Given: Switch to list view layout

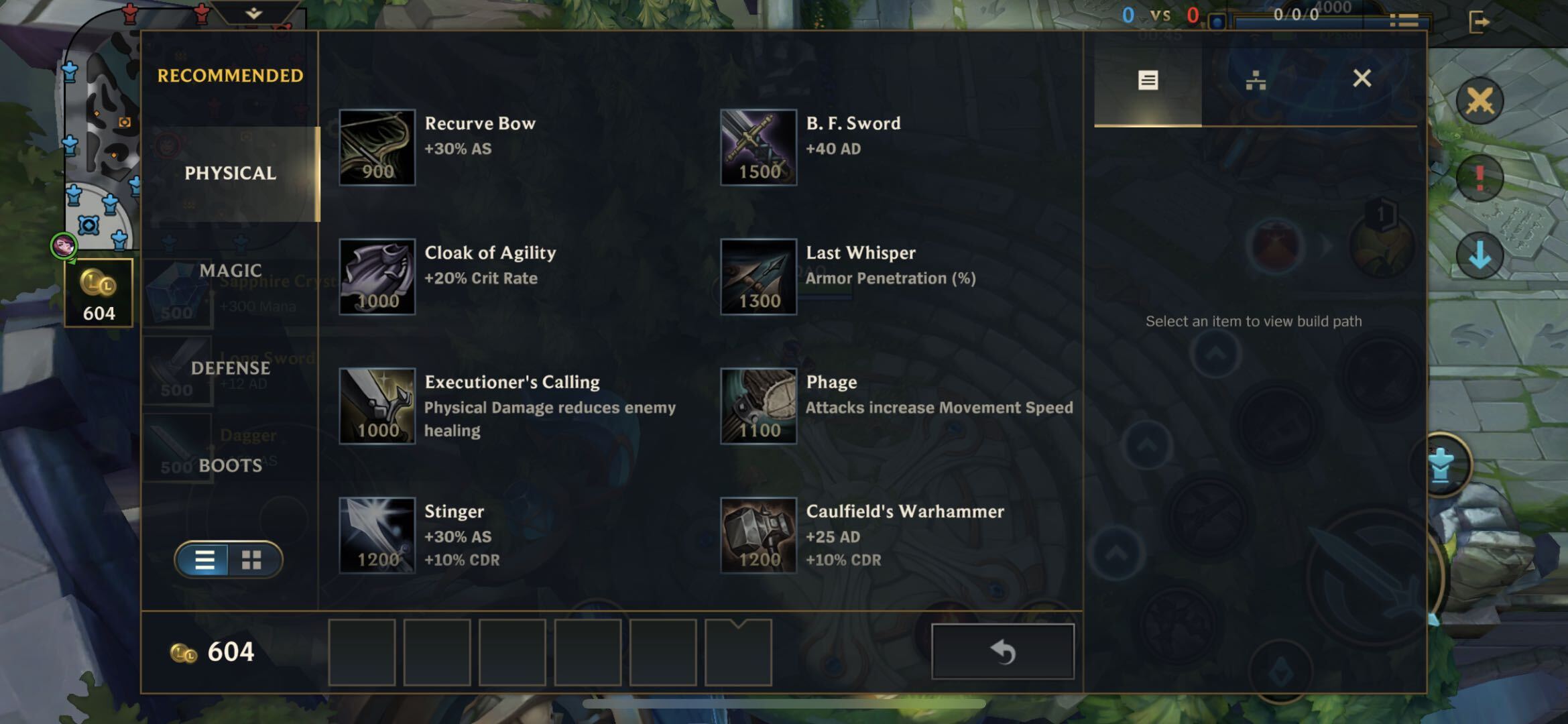Looking at the screenshot, I should (x=204, y=560).
